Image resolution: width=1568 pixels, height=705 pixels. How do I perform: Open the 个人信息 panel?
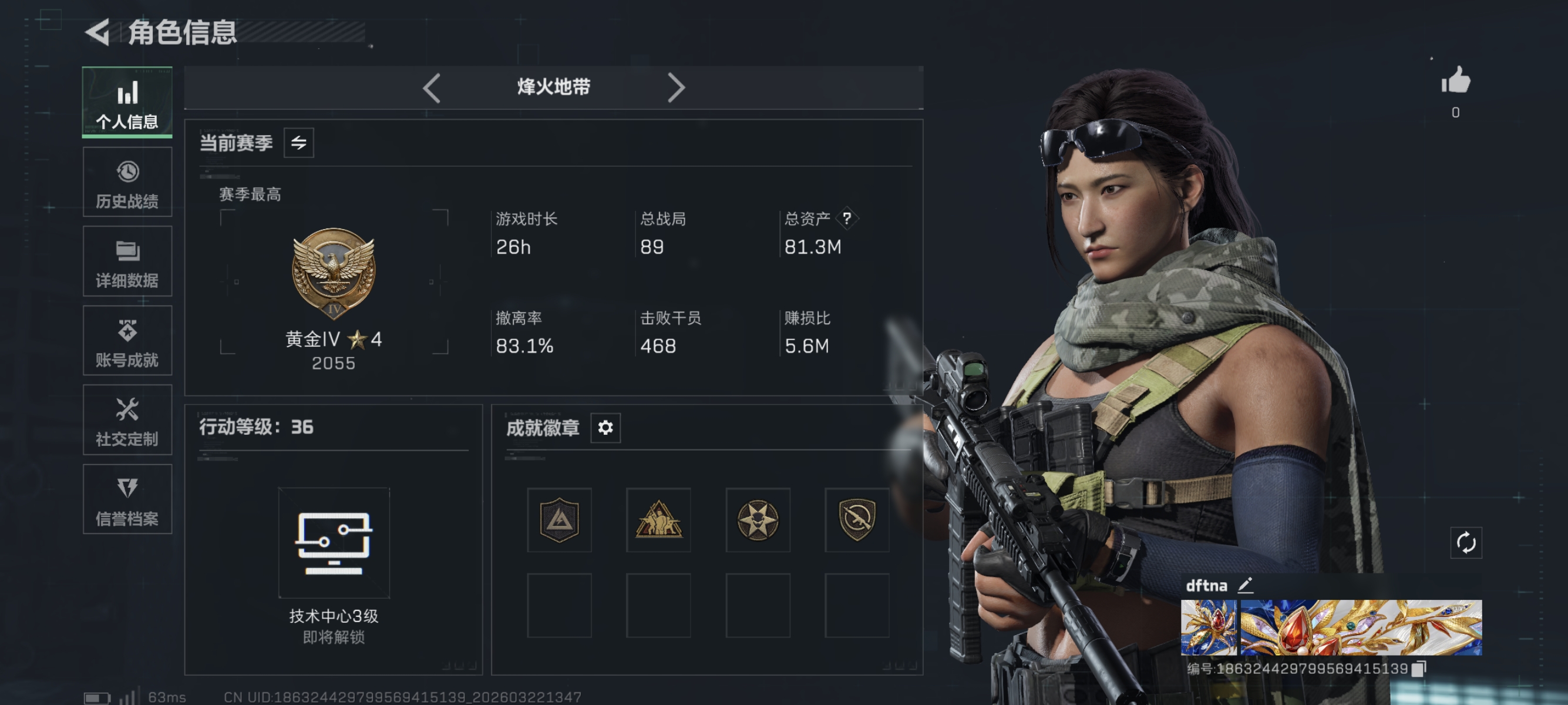127,102
